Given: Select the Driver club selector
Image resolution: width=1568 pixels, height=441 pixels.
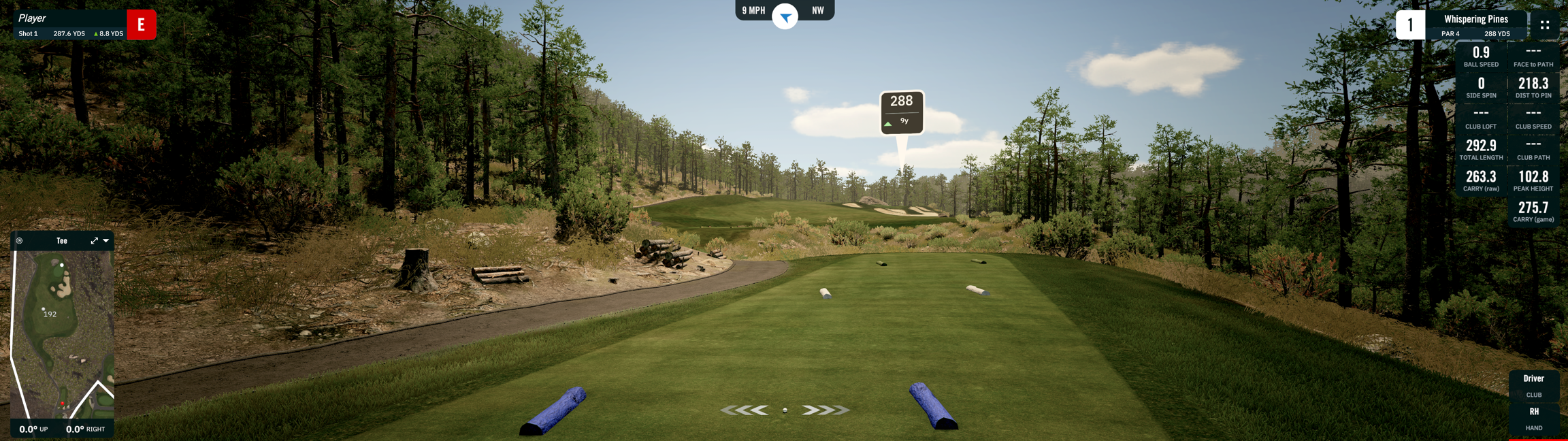Looking at the screenshot, I should click(x=1533, y=385).
